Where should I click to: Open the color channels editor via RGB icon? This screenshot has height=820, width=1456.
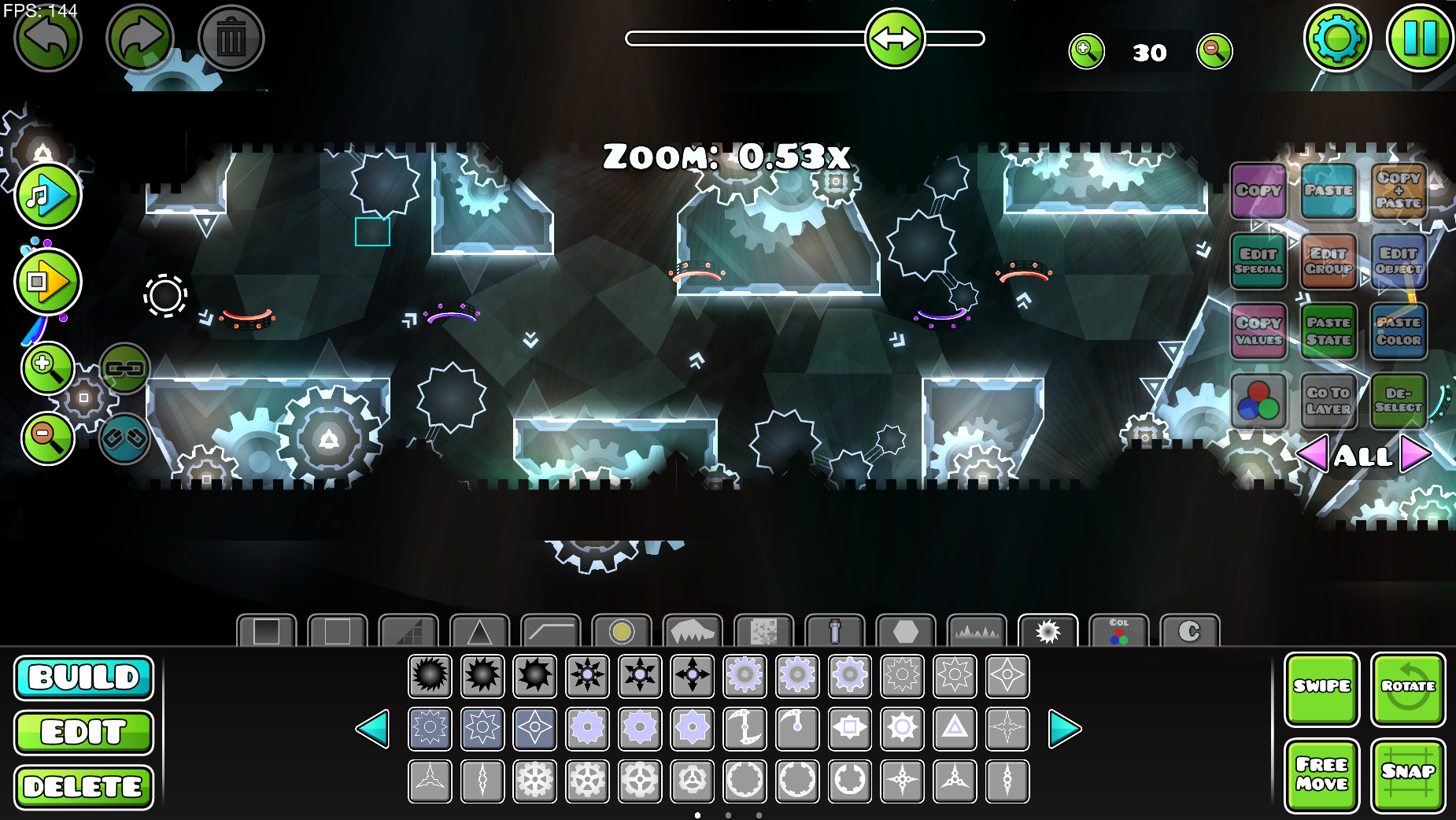point(1259,401)
